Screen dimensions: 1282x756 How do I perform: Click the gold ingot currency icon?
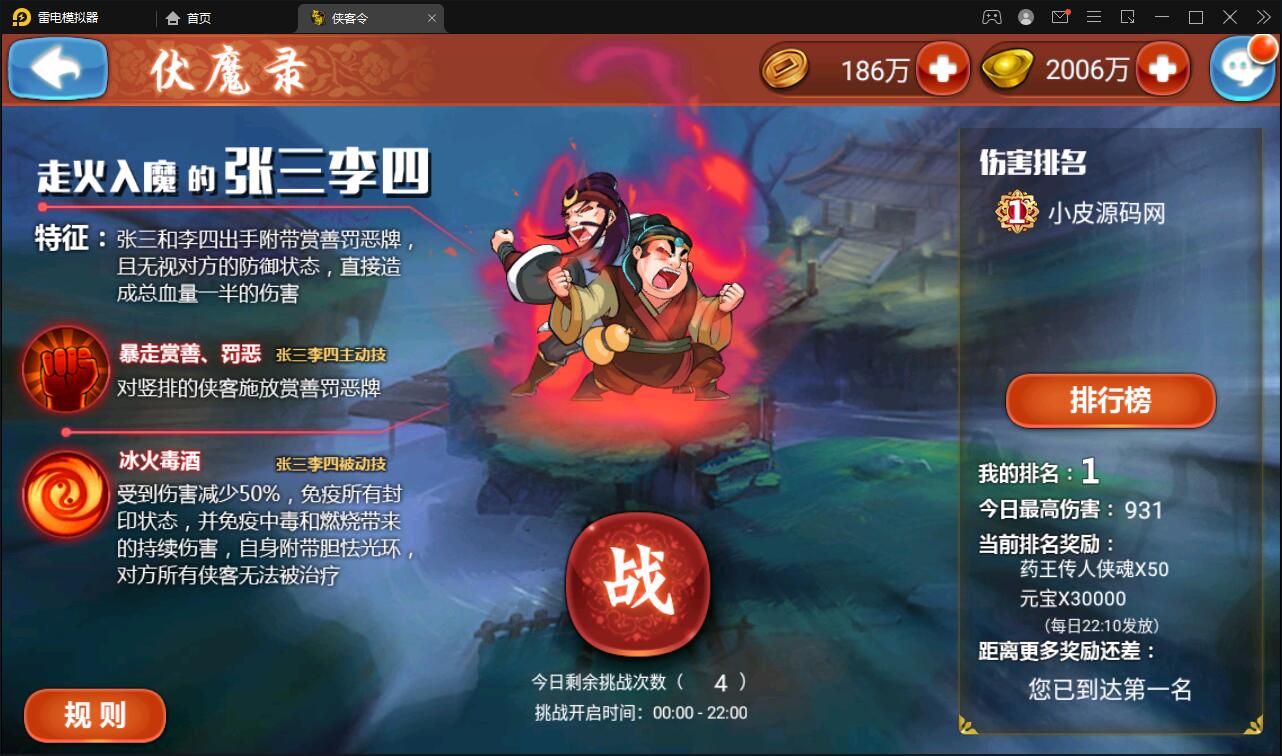click(x=1006, y=69)
